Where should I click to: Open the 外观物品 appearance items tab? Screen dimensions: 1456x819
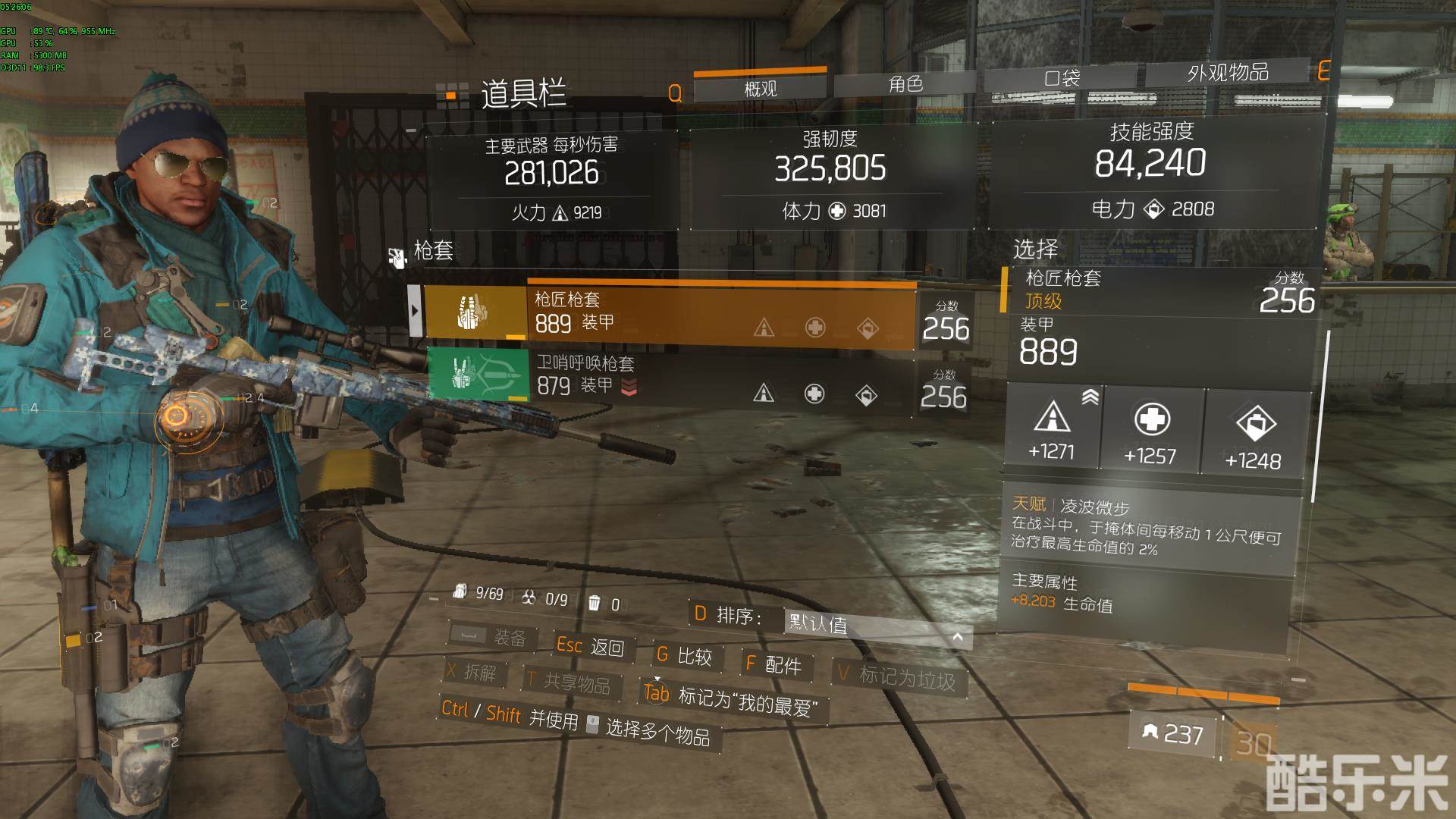[1228, 73]
